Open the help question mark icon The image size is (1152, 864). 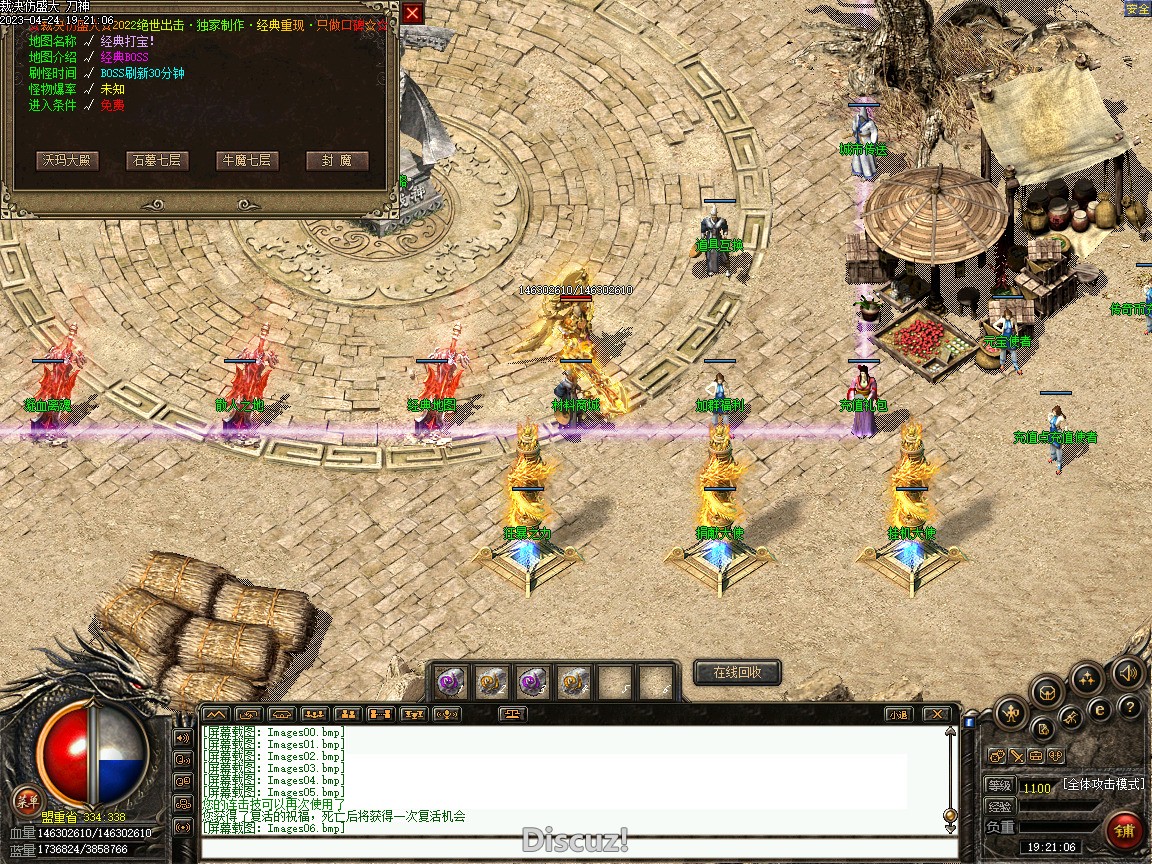(1129, 708)
